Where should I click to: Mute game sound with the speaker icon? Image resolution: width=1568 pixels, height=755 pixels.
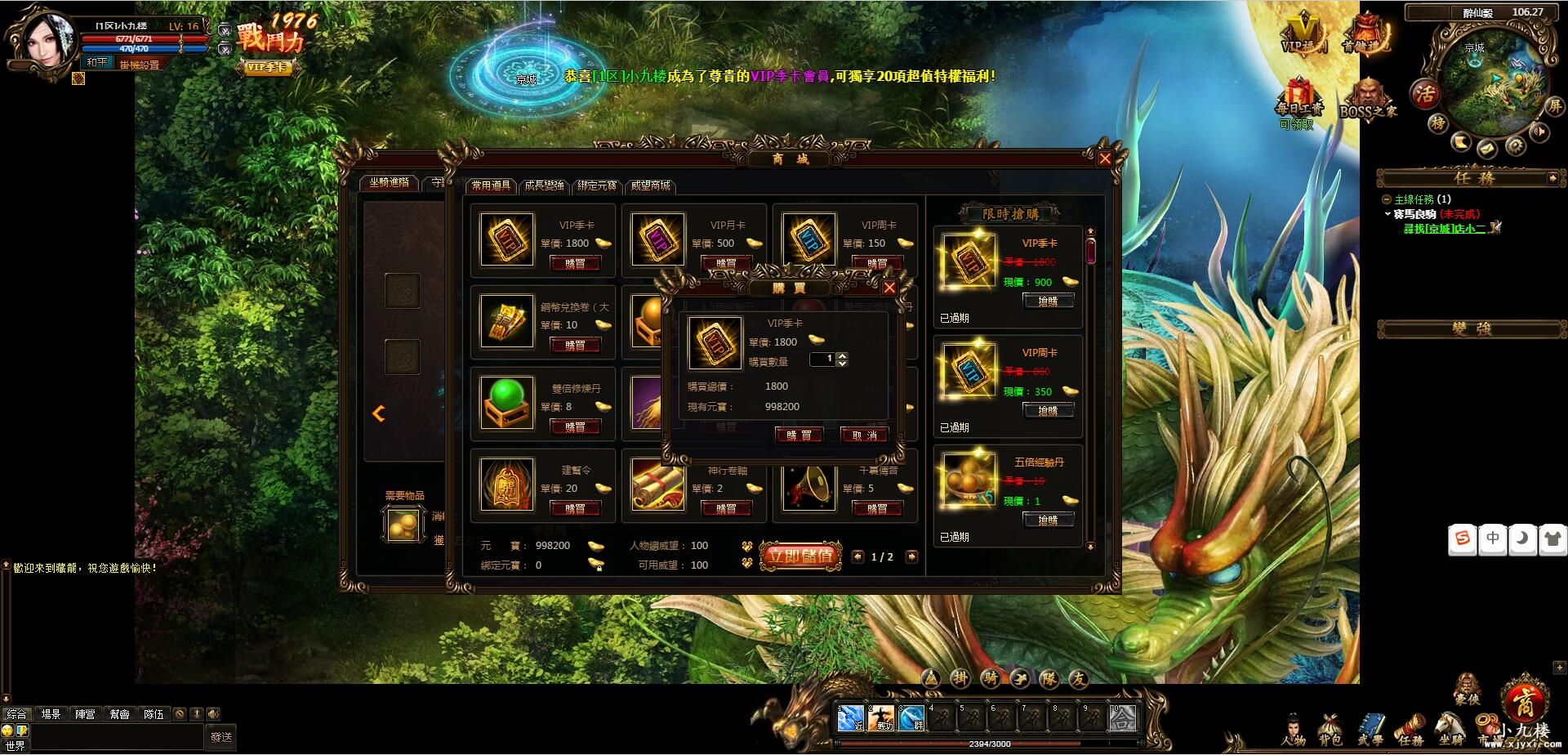pyautogui.click(x=1540, y=131)
